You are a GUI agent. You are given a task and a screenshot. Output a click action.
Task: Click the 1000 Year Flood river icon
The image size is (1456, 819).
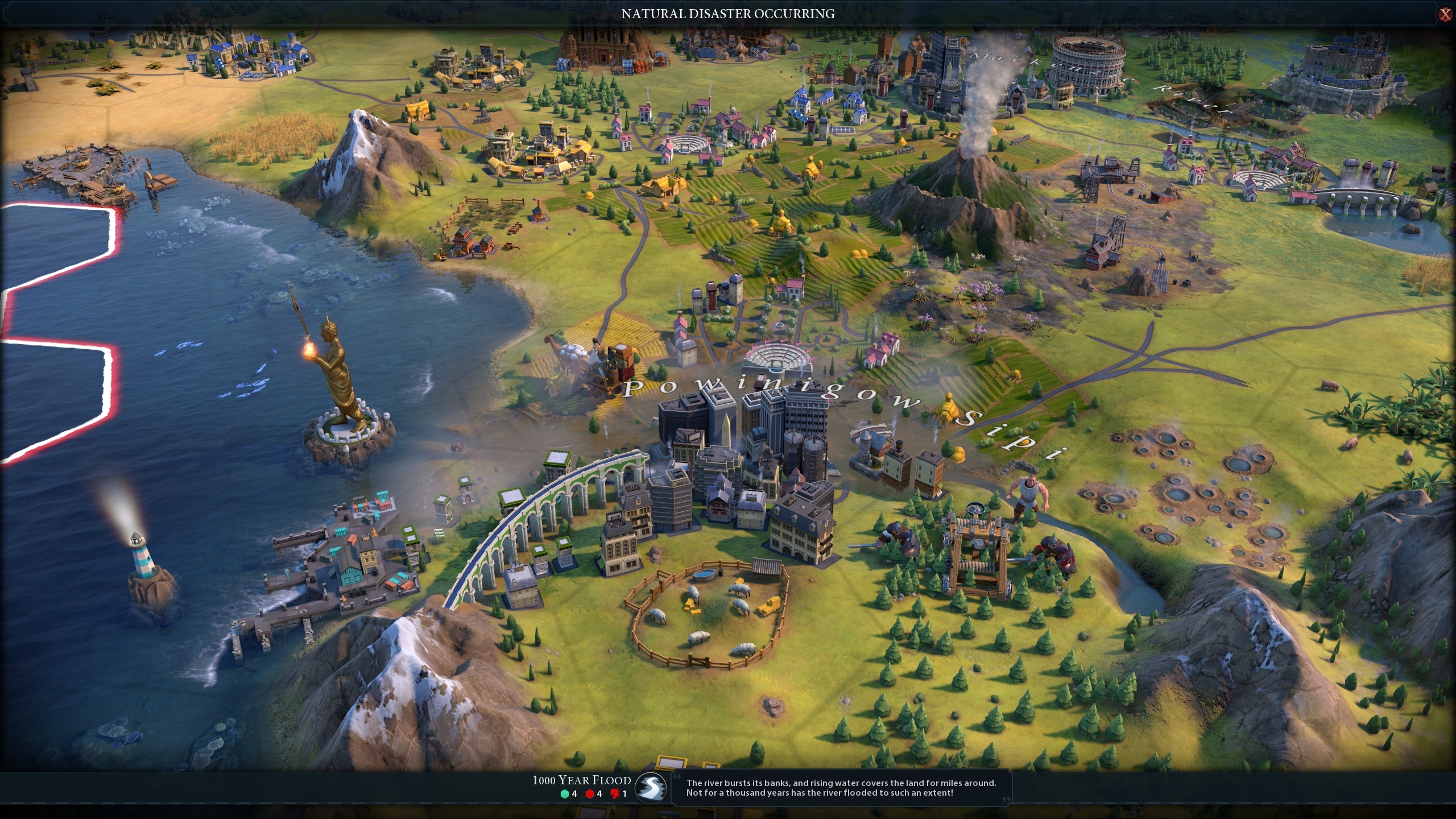click(651, 788)
